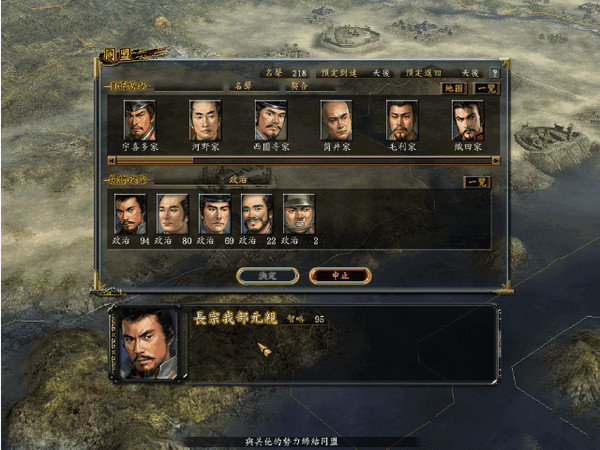Sort clans by the 契合 column
Image resolution: width=600 pixels, height=450 pixels.
[x=298, y=87]
